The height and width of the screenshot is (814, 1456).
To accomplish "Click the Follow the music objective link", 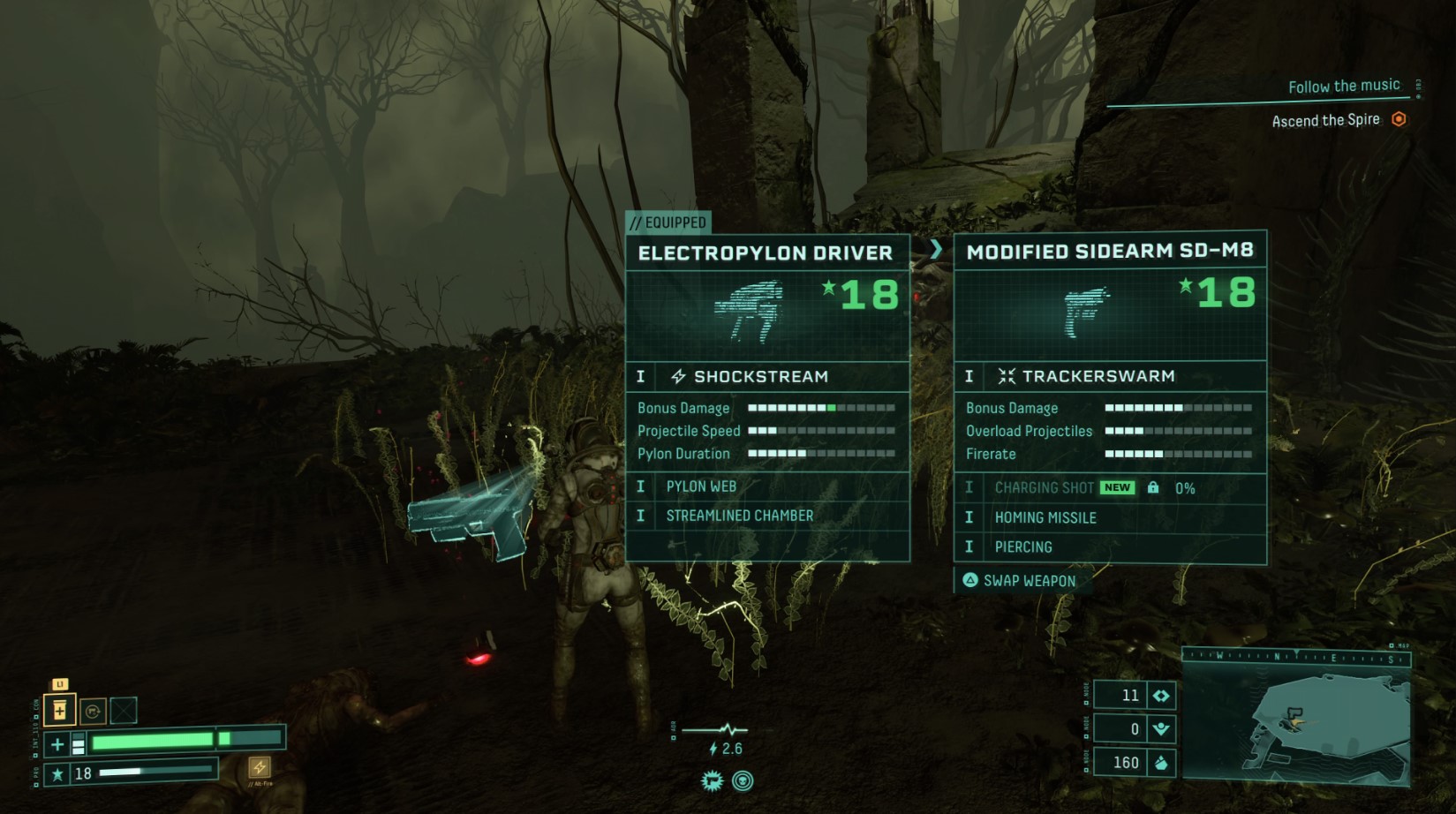I will [1344, 85].
